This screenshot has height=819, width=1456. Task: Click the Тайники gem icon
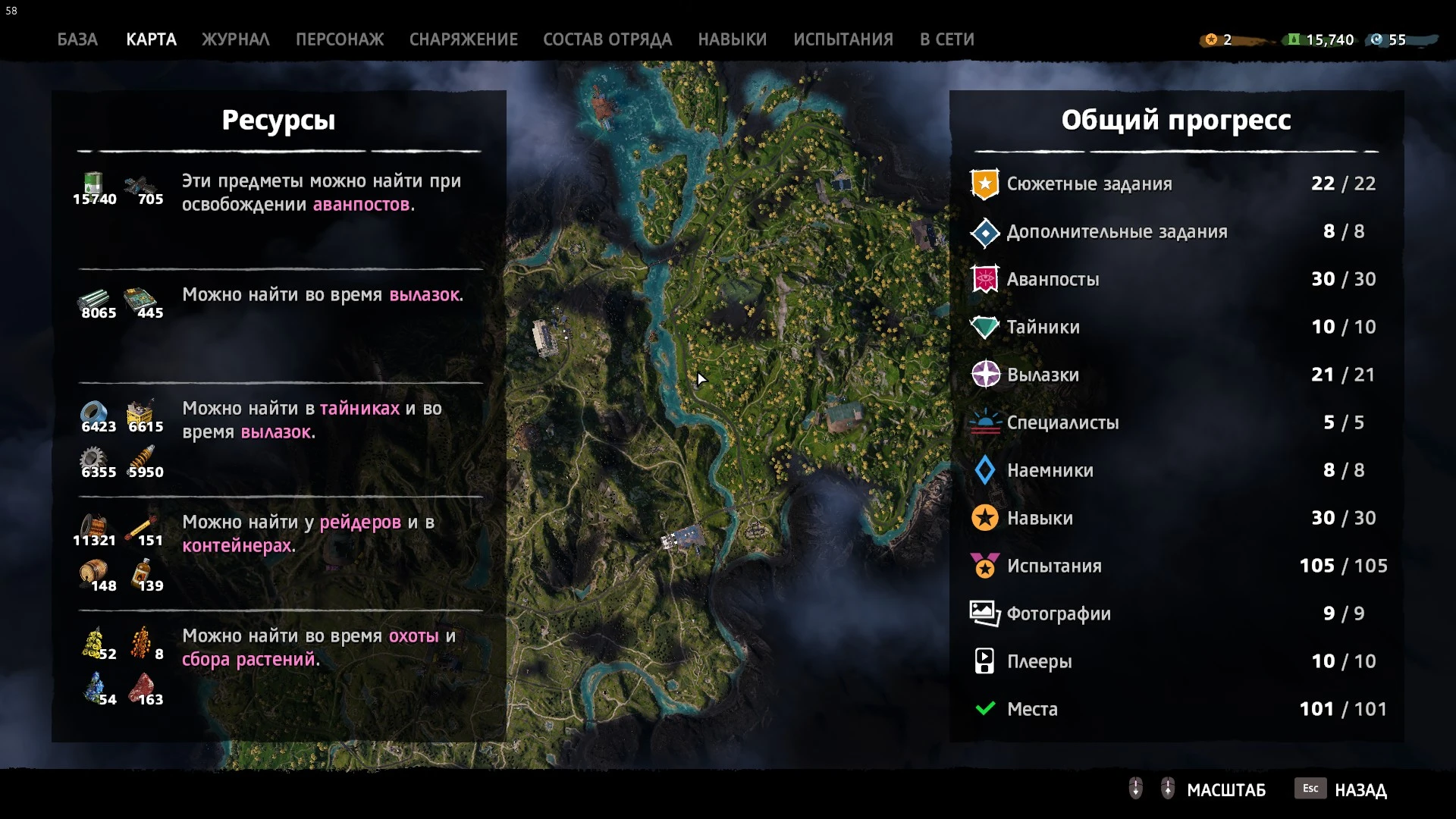(x=985, y=327)
